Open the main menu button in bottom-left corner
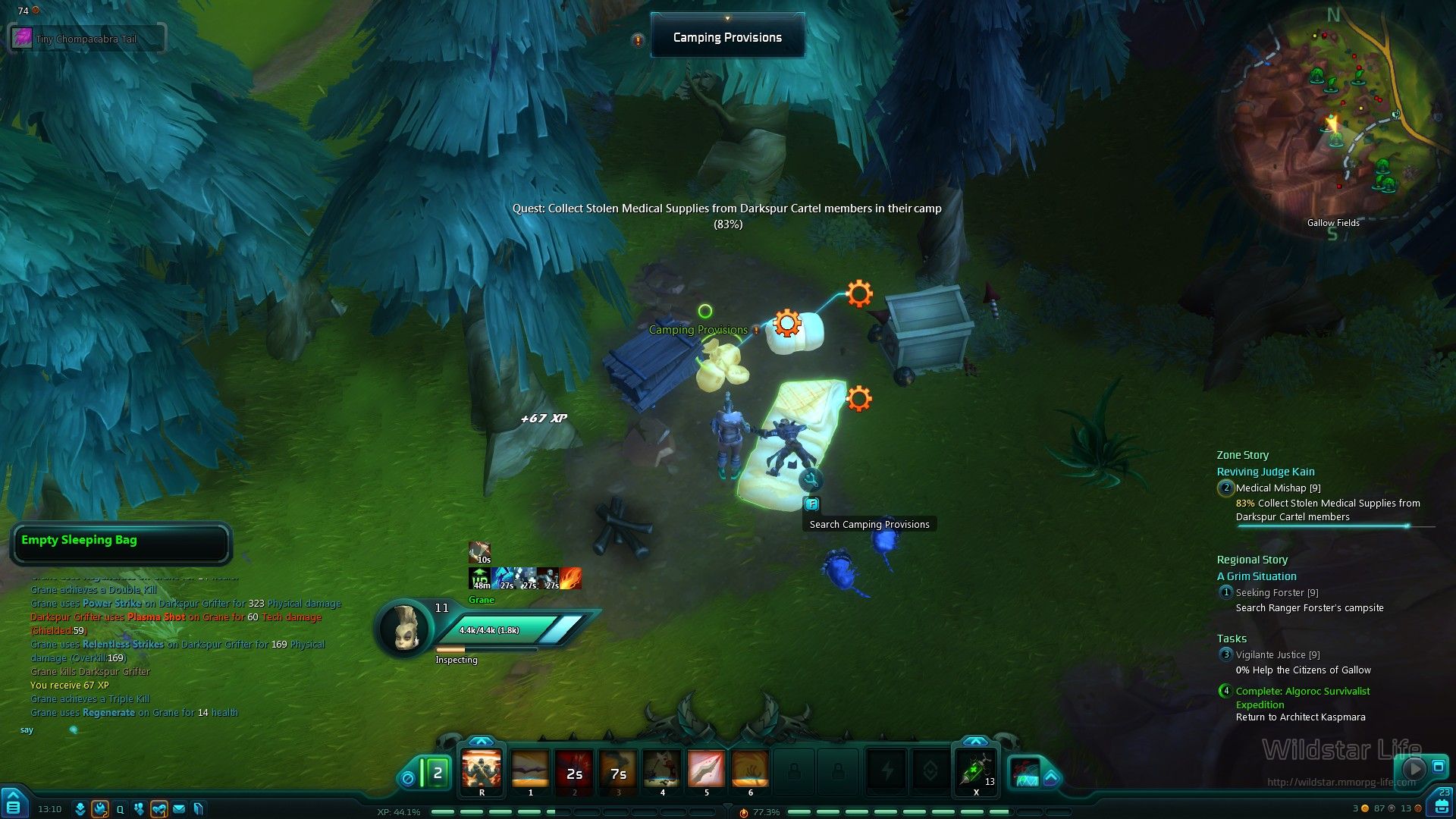This screenshot has height=819, width=1456. (14, 804)
